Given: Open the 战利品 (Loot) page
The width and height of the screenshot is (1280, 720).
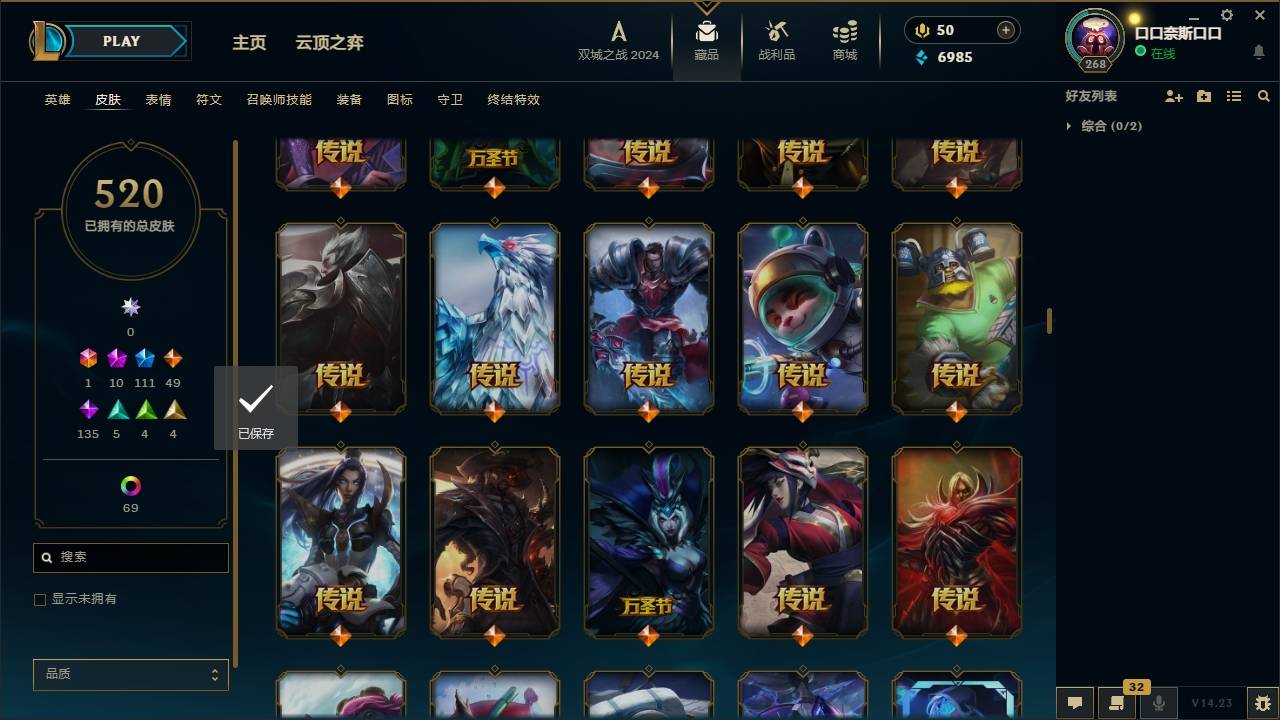Looking at the screenshot, I should coord(776,40).
